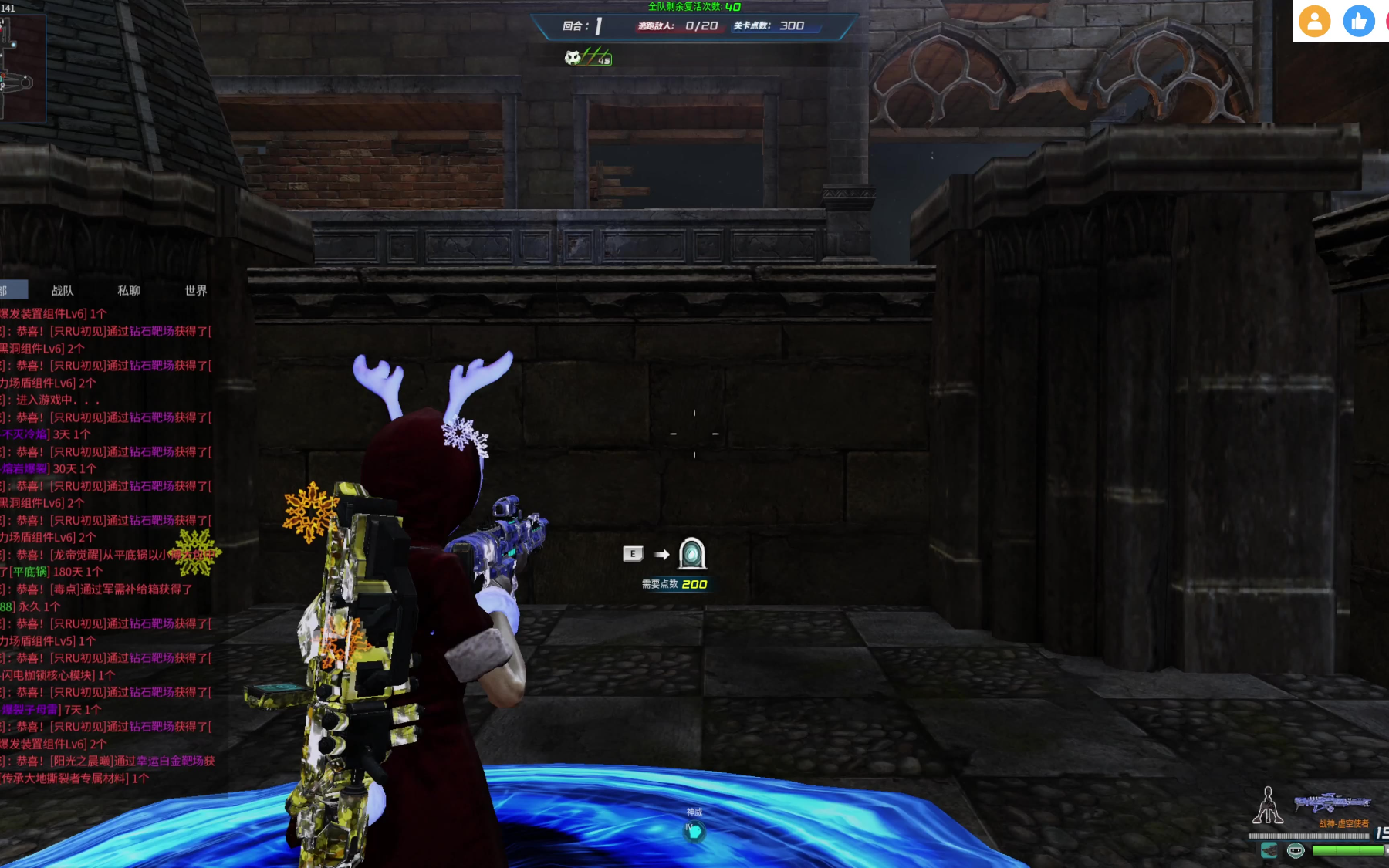The image size is (1389, 868).
Task: Switch to the 战队 chat tab
Action: pyautogui.click(x=63, y=291)
